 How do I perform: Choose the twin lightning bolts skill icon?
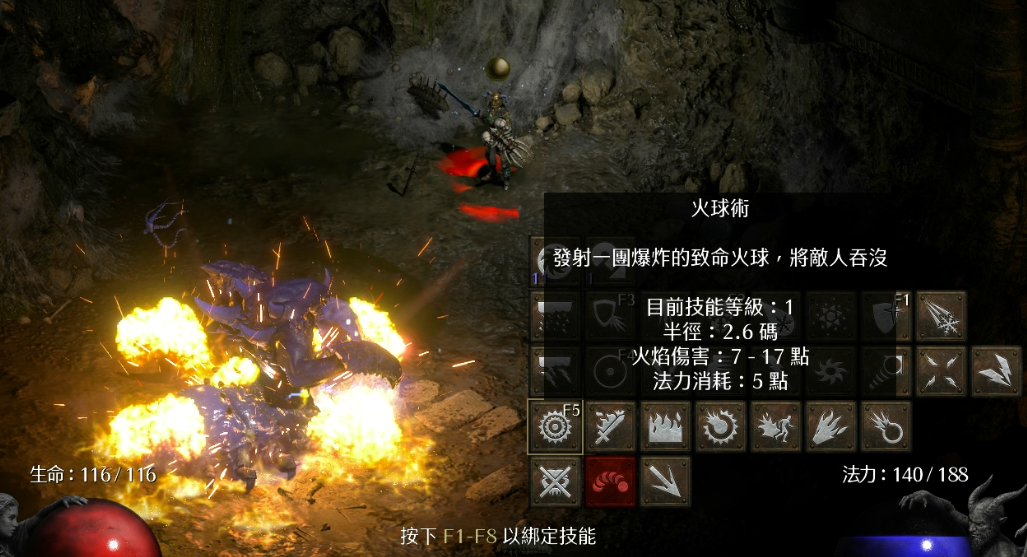[996, 371]
